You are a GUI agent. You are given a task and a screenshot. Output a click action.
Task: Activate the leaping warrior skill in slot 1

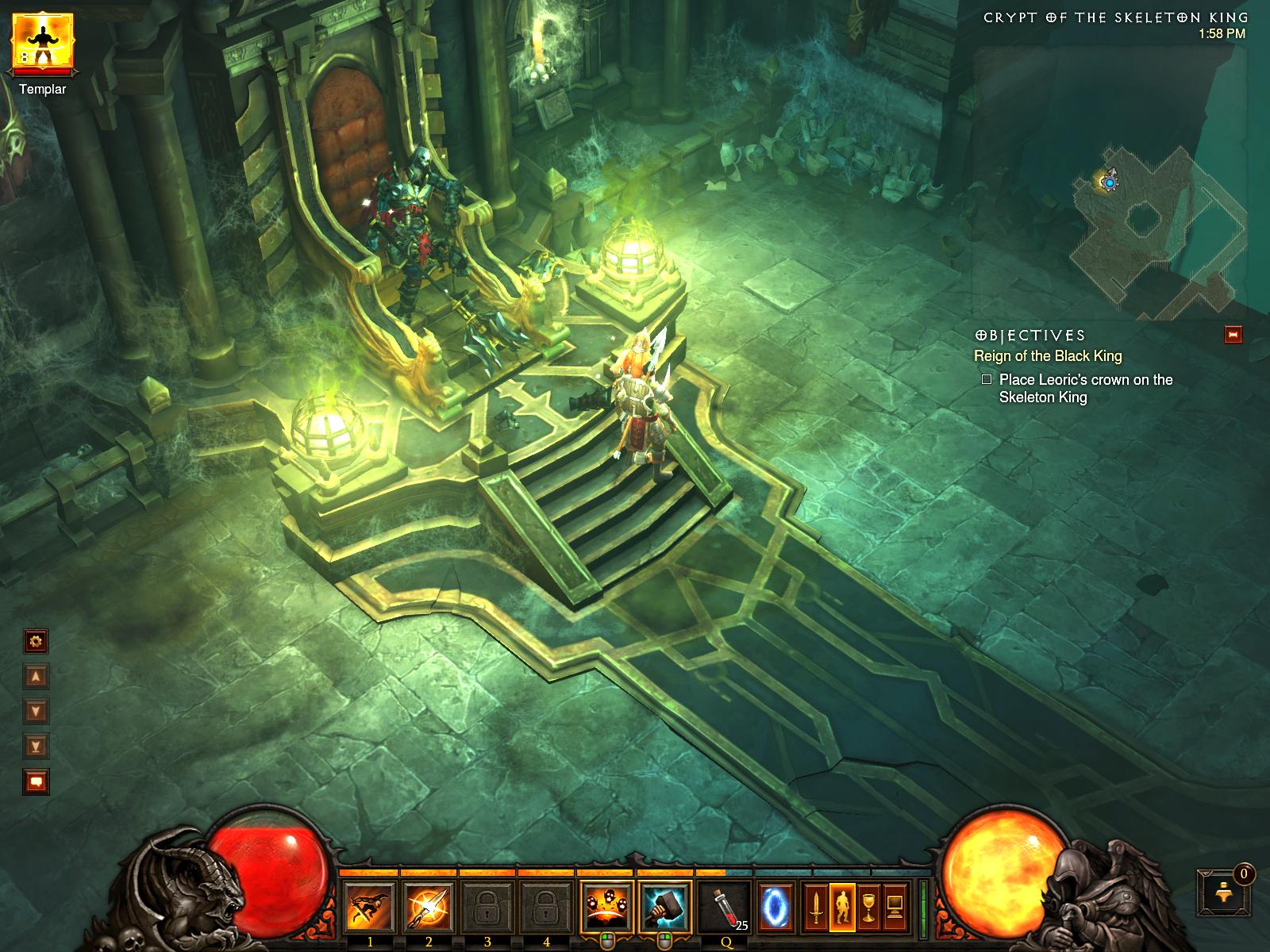tap(370, 907)
